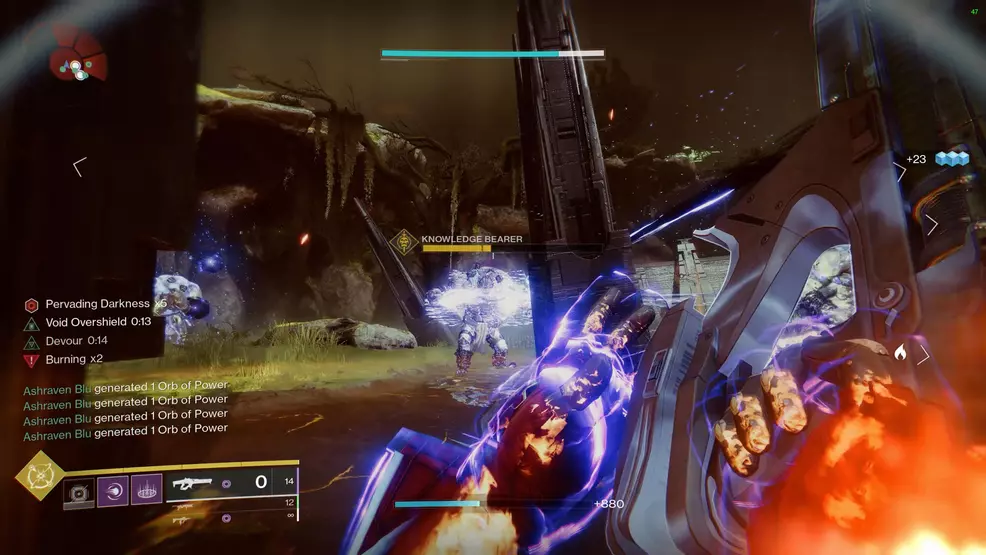Viewport: 986px width, 555px height.
Task: Click the Devour buff icon
Action: click(x=32, y=341)
